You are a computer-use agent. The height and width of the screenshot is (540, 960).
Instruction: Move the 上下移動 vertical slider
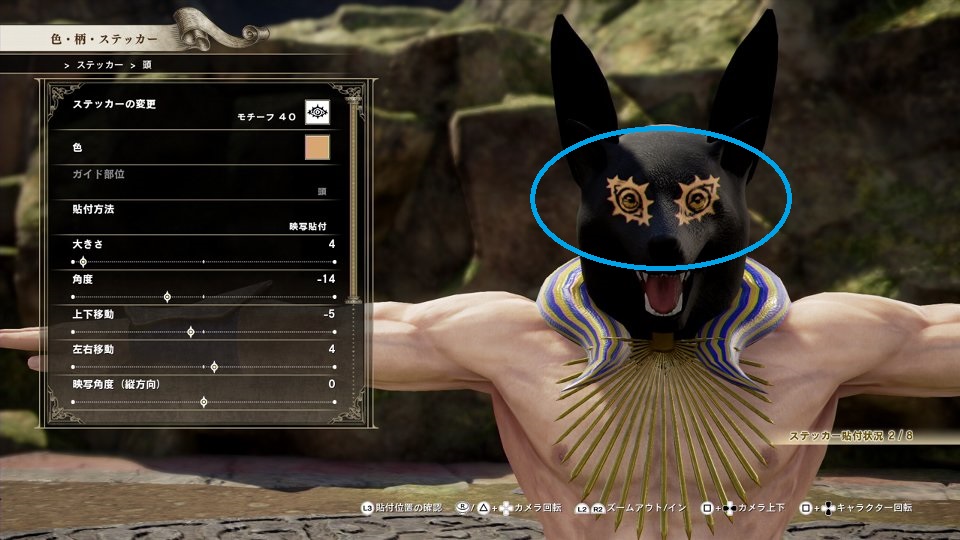191,332
